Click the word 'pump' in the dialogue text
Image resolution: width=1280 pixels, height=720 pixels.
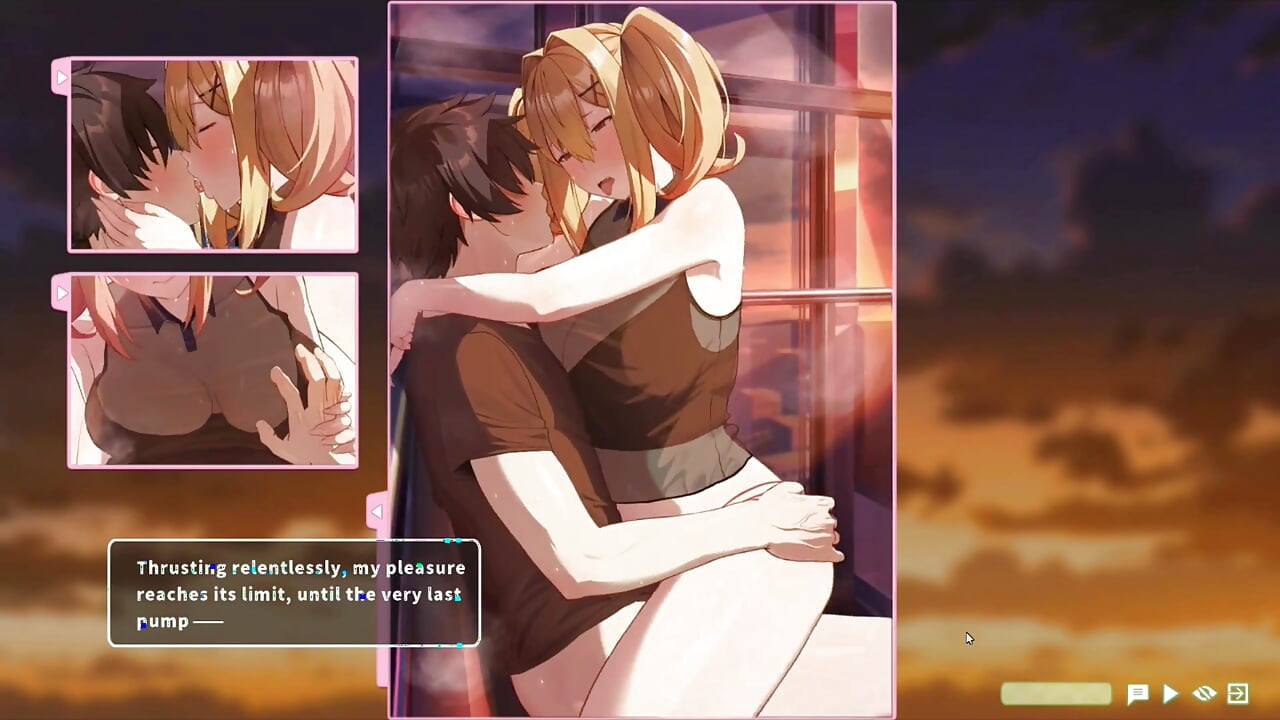click(162, 620)
